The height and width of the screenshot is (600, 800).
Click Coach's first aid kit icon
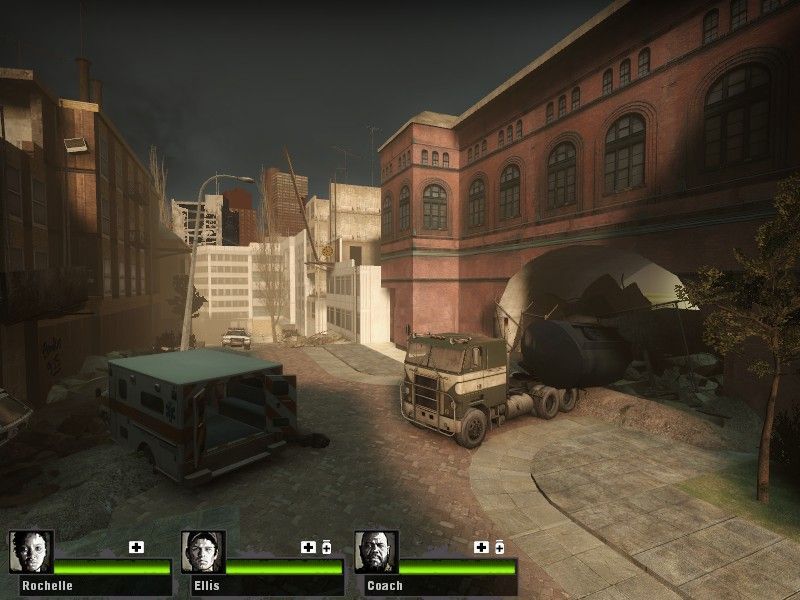tap(481, 547)
